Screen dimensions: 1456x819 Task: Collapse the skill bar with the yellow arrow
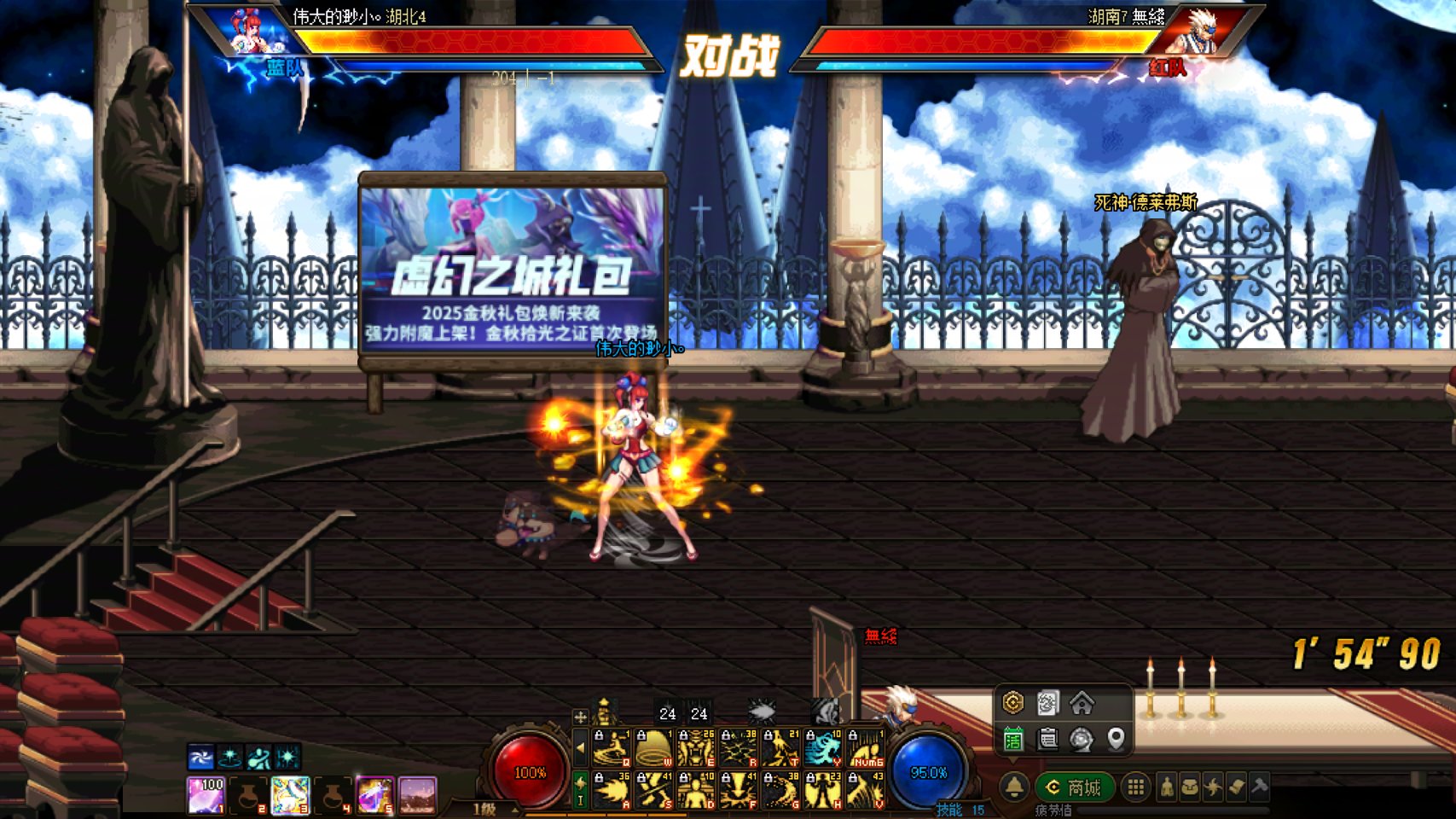coord(581,748)
